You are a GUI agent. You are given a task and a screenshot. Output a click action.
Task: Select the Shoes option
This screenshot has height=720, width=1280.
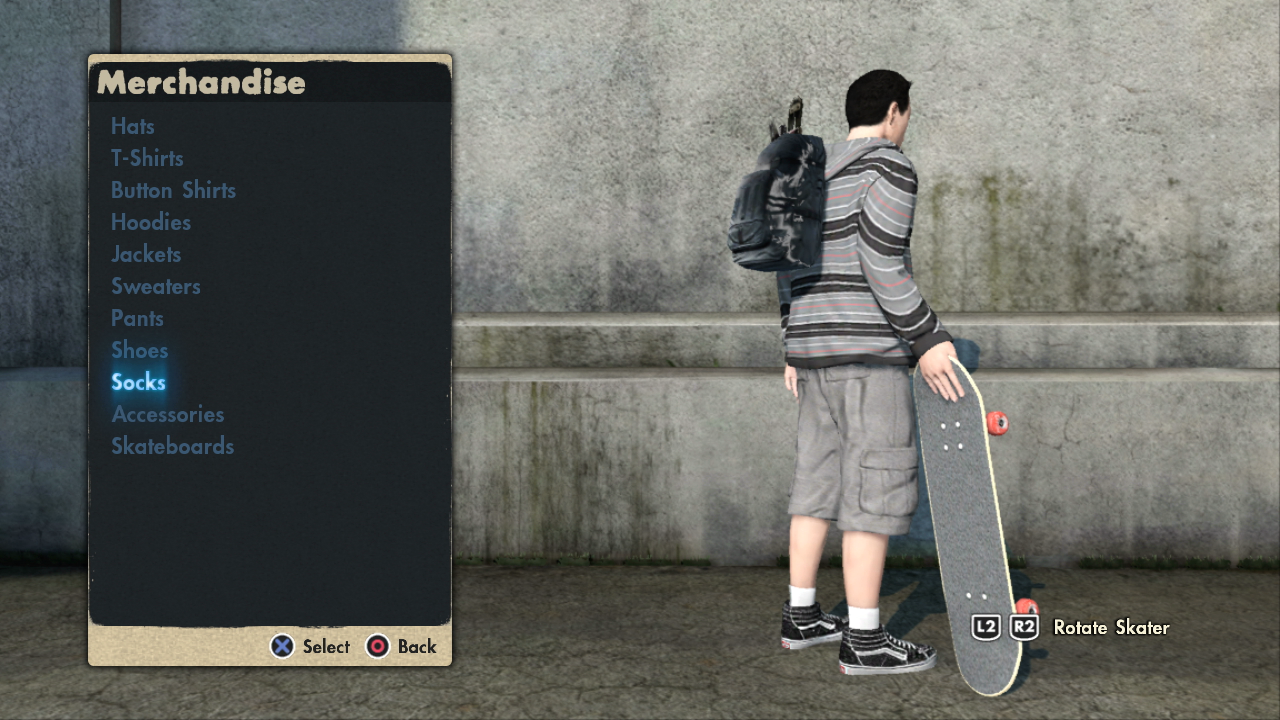coord(140,350)
